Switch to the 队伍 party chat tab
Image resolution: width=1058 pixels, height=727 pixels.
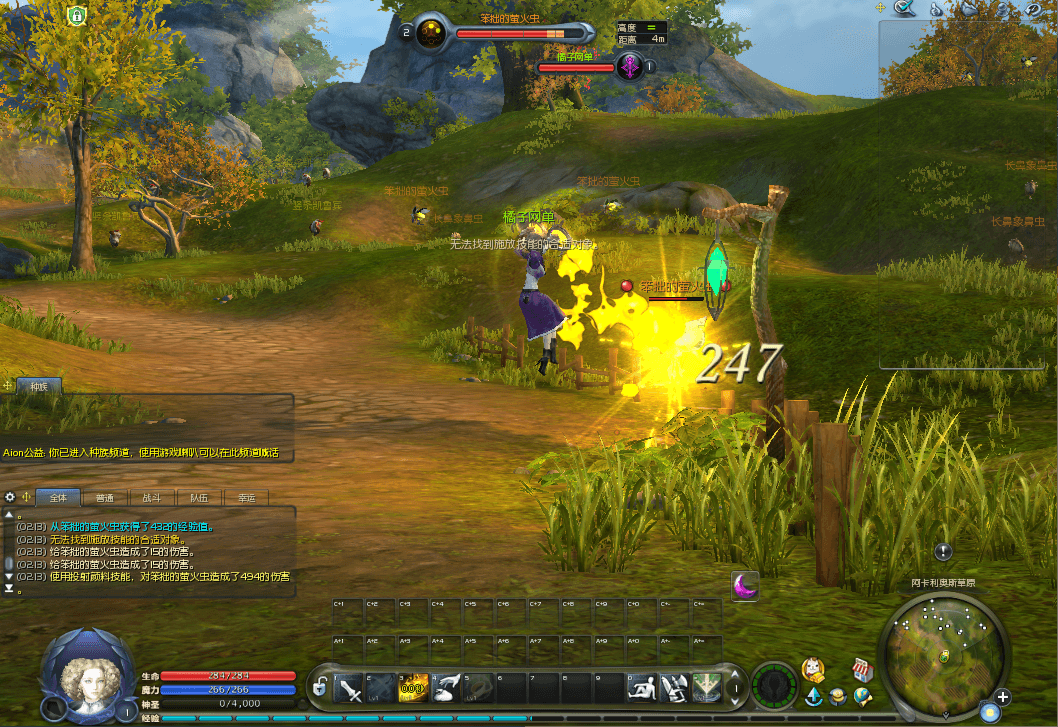click(198, 497)
